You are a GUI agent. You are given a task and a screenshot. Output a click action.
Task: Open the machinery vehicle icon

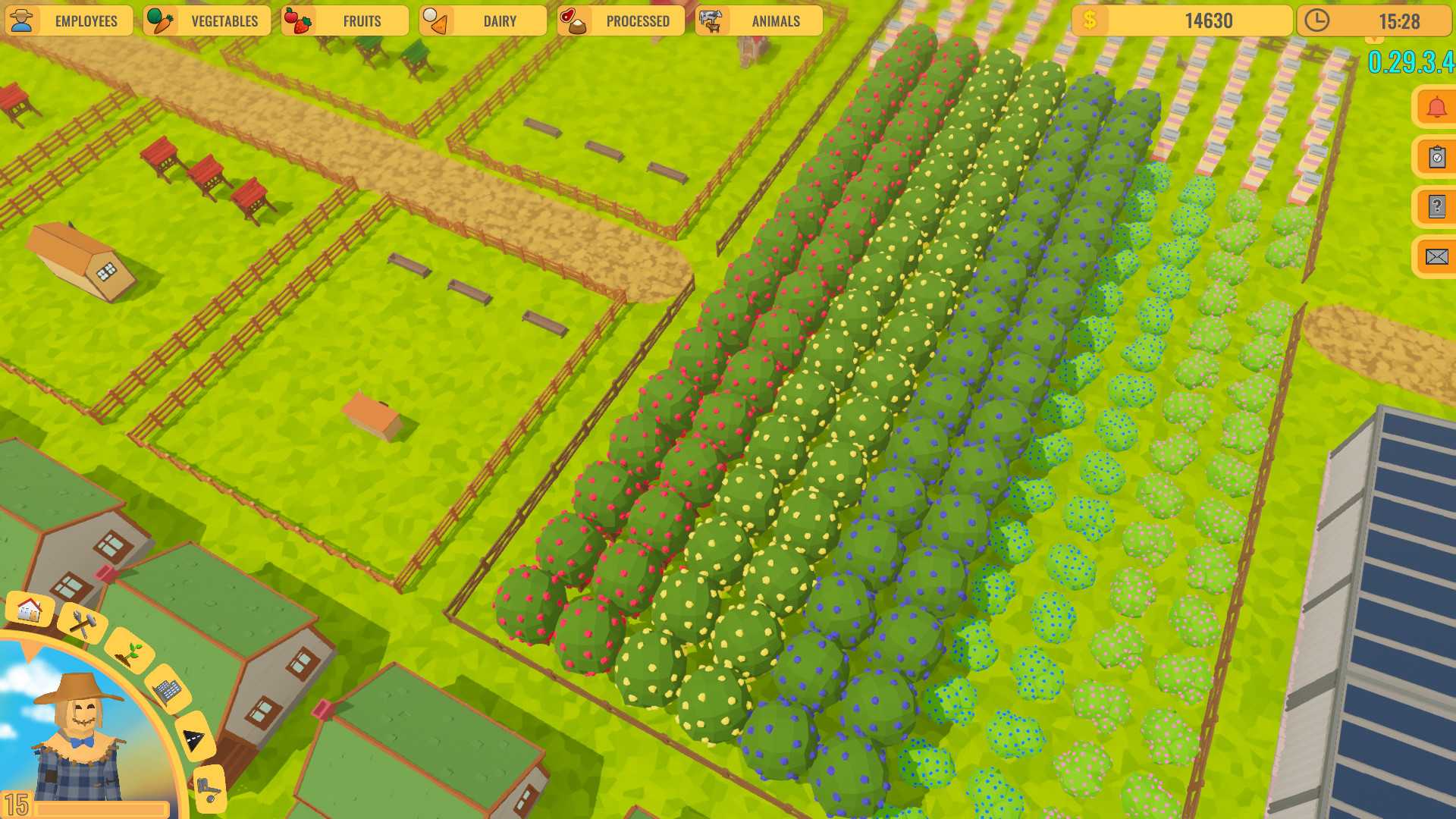(209, 787)
